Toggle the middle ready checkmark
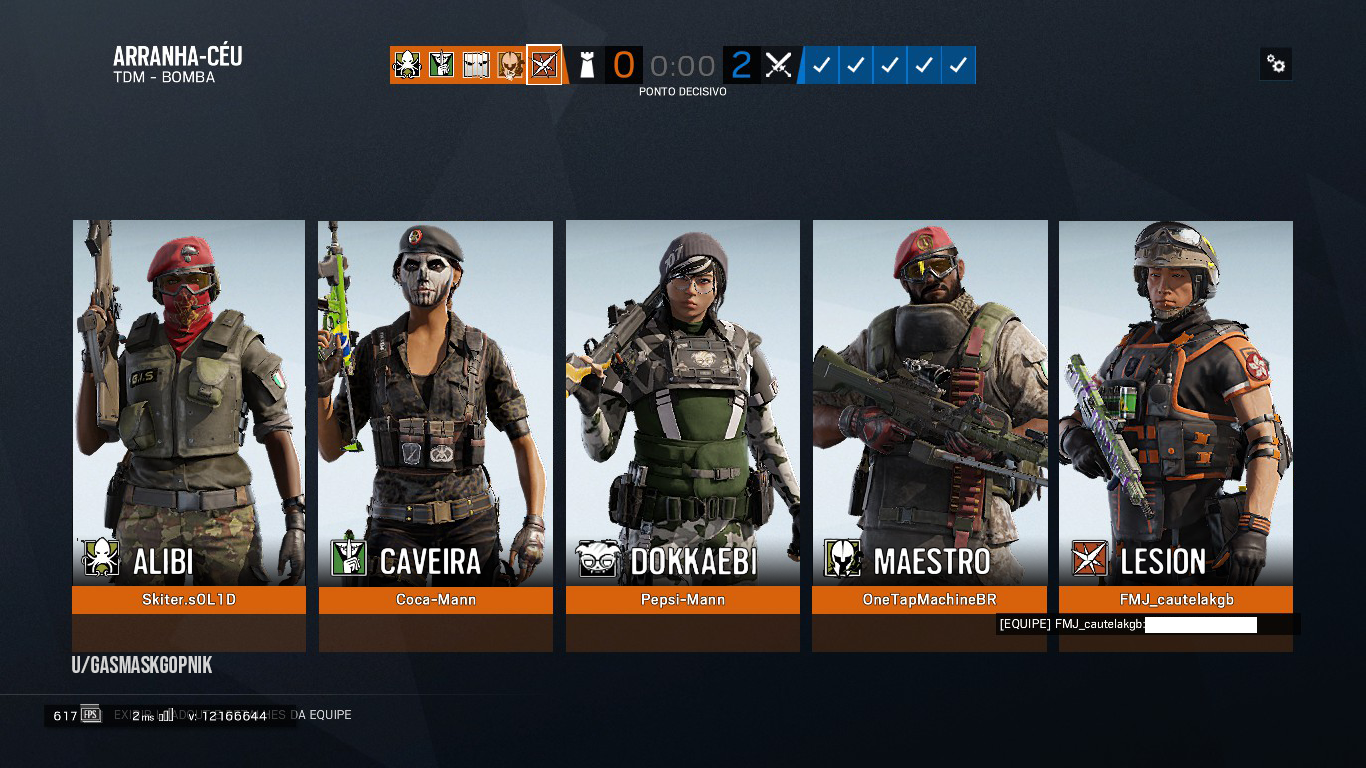 (890, 64)
